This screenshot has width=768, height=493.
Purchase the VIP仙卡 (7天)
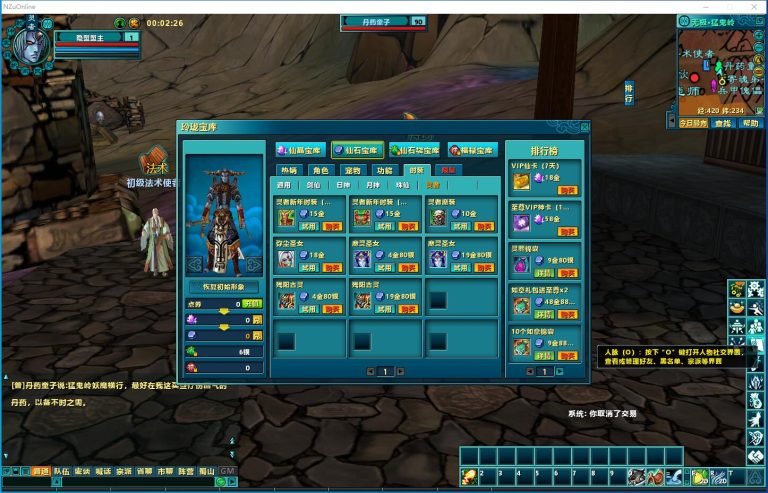567,189
